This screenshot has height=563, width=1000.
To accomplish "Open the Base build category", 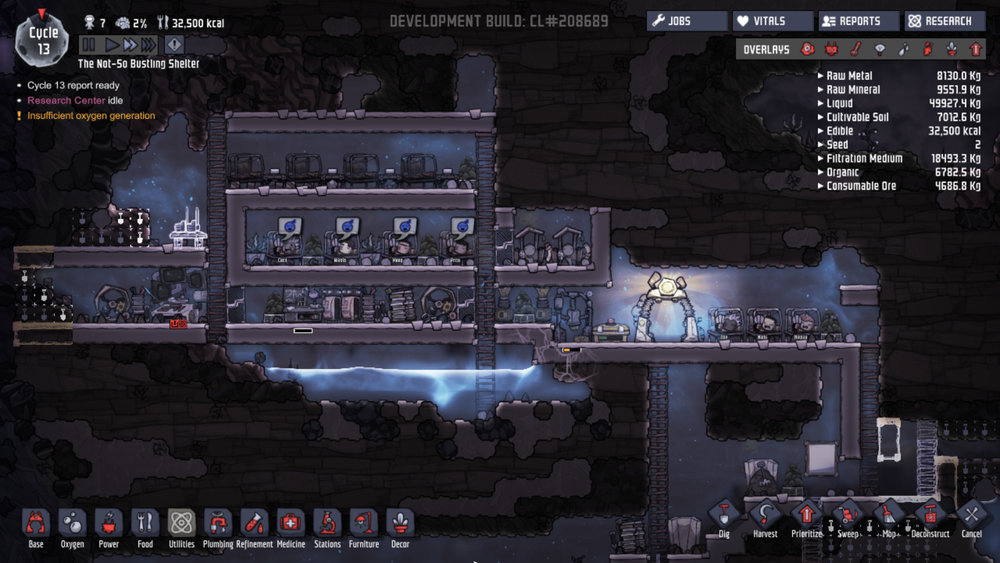I will click(x=36, y=524).
